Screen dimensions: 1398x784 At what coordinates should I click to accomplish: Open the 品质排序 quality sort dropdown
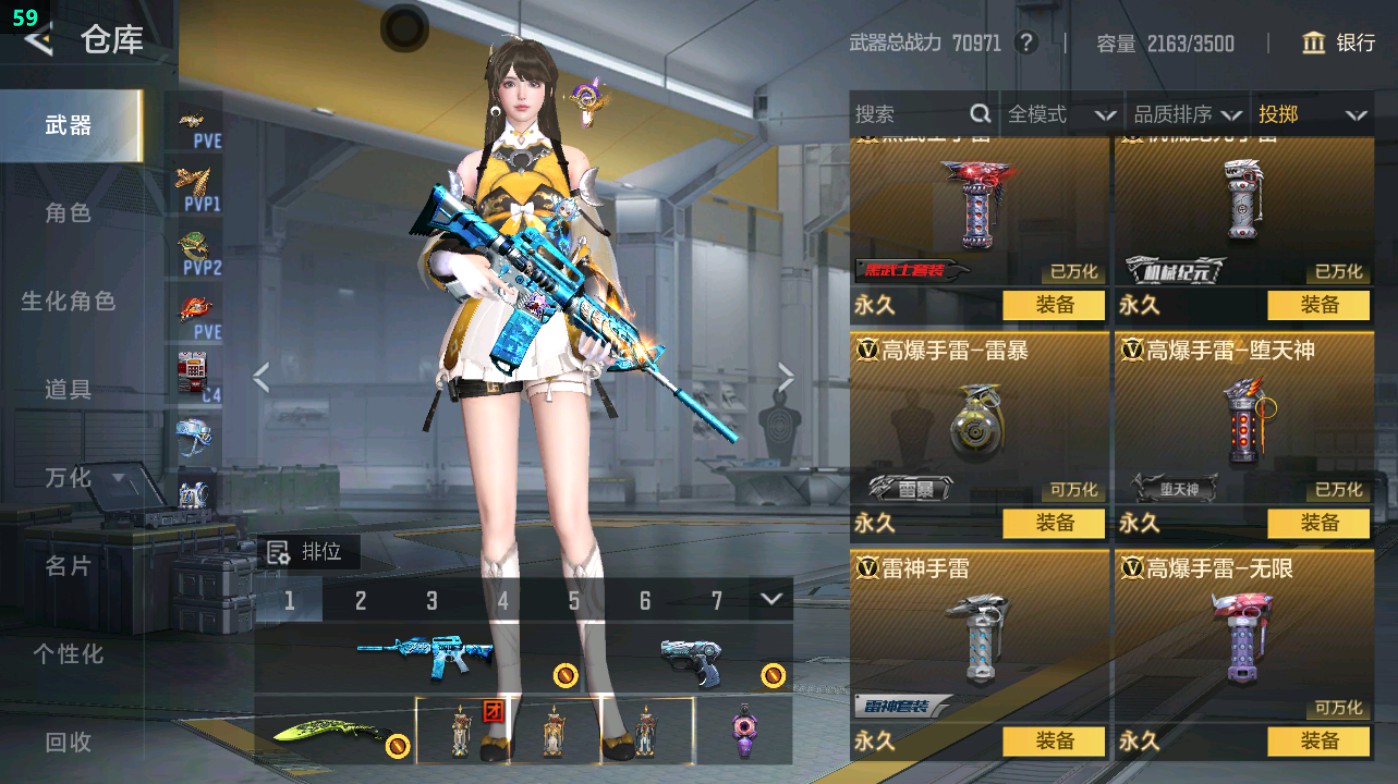coord(1188,114)
